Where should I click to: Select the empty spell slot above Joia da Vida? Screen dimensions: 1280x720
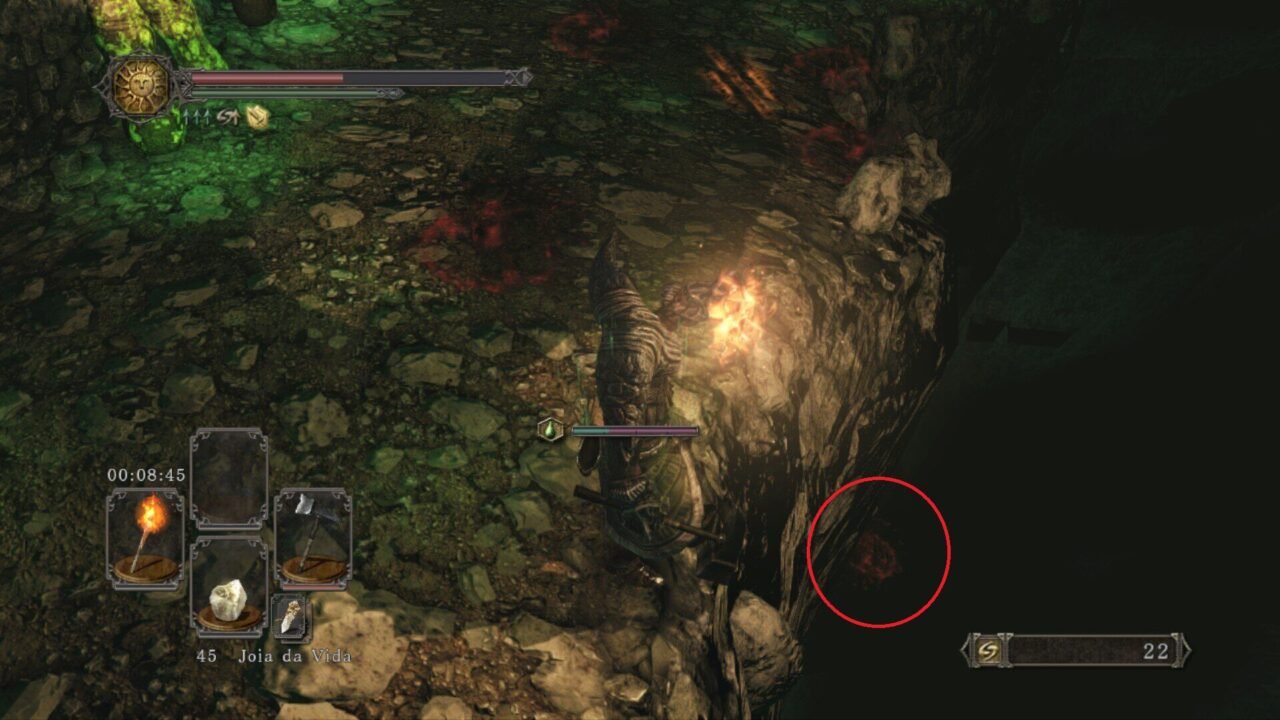[229, 479]
